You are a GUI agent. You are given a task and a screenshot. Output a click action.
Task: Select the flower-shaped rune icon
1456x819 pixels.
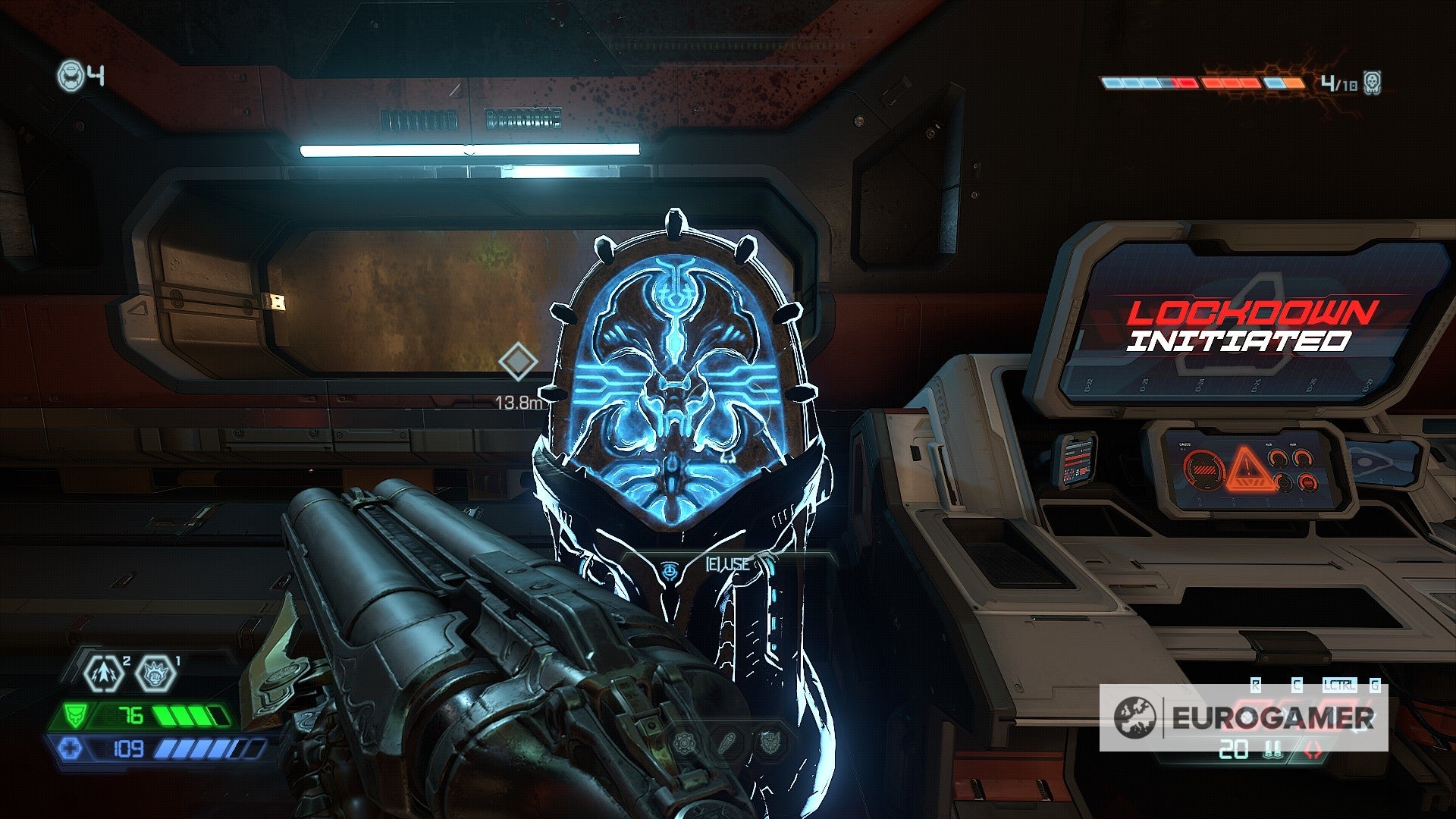[x=684, y=744]
